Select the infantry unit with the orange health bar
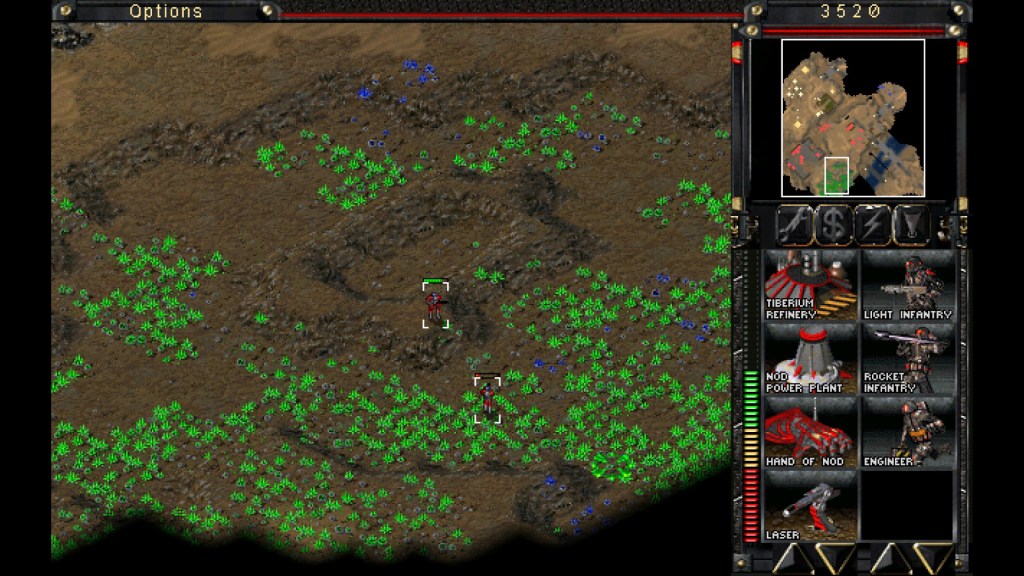The image size is (1024, 576). pos(487,398)
